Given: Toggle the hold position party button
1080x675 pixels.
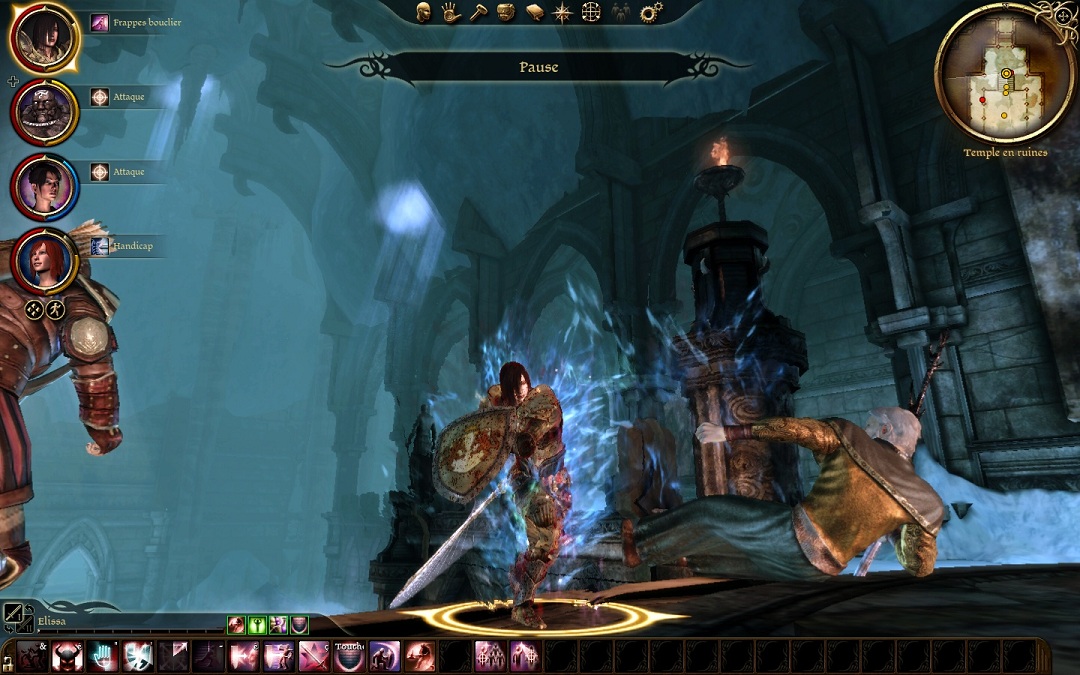Looking at the screenshot, I should pyautogui.click(x=55, y=310).
